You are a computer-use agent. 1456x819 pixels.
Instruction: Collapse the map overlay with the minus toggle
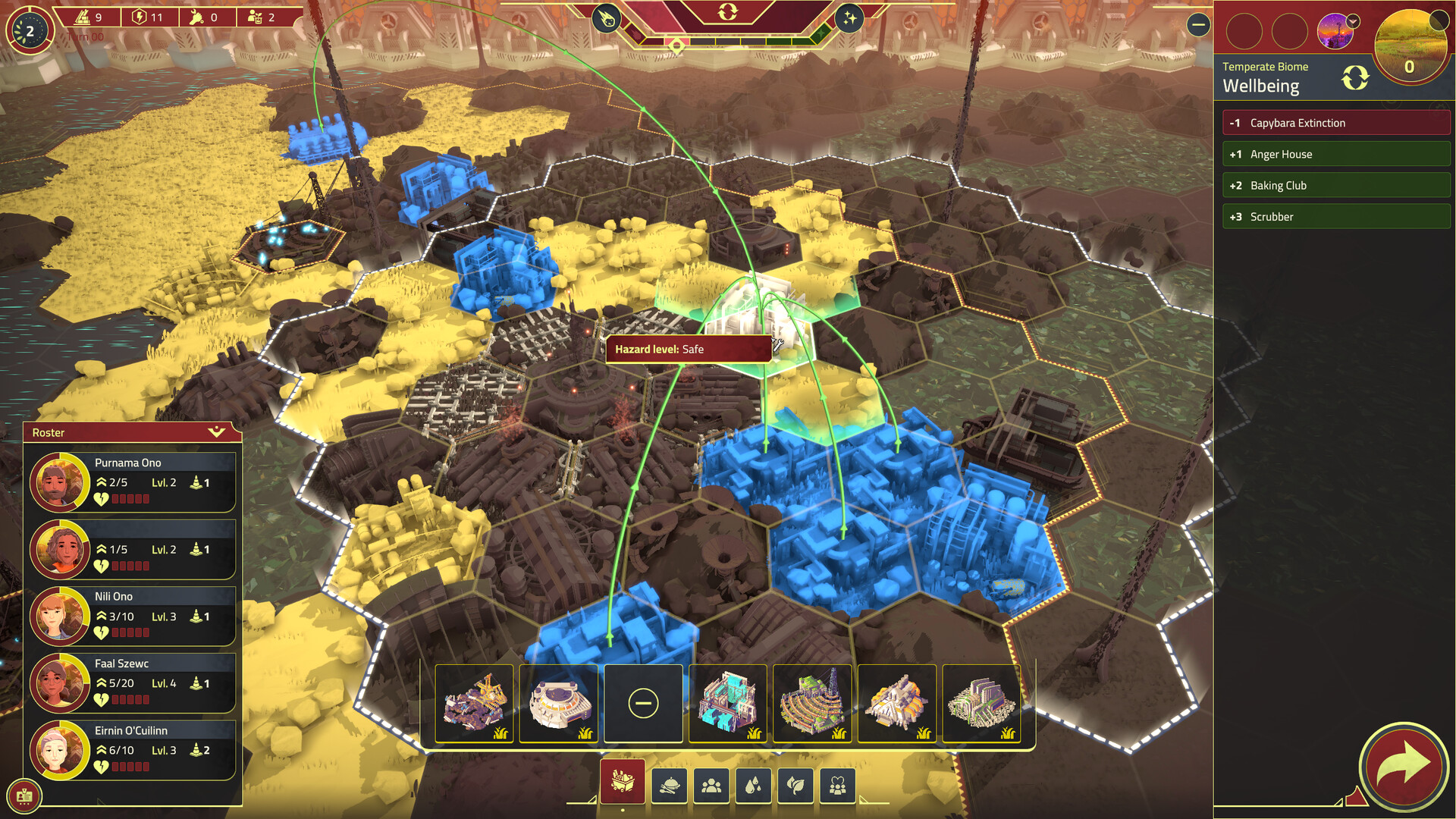tap(1198, 25)
